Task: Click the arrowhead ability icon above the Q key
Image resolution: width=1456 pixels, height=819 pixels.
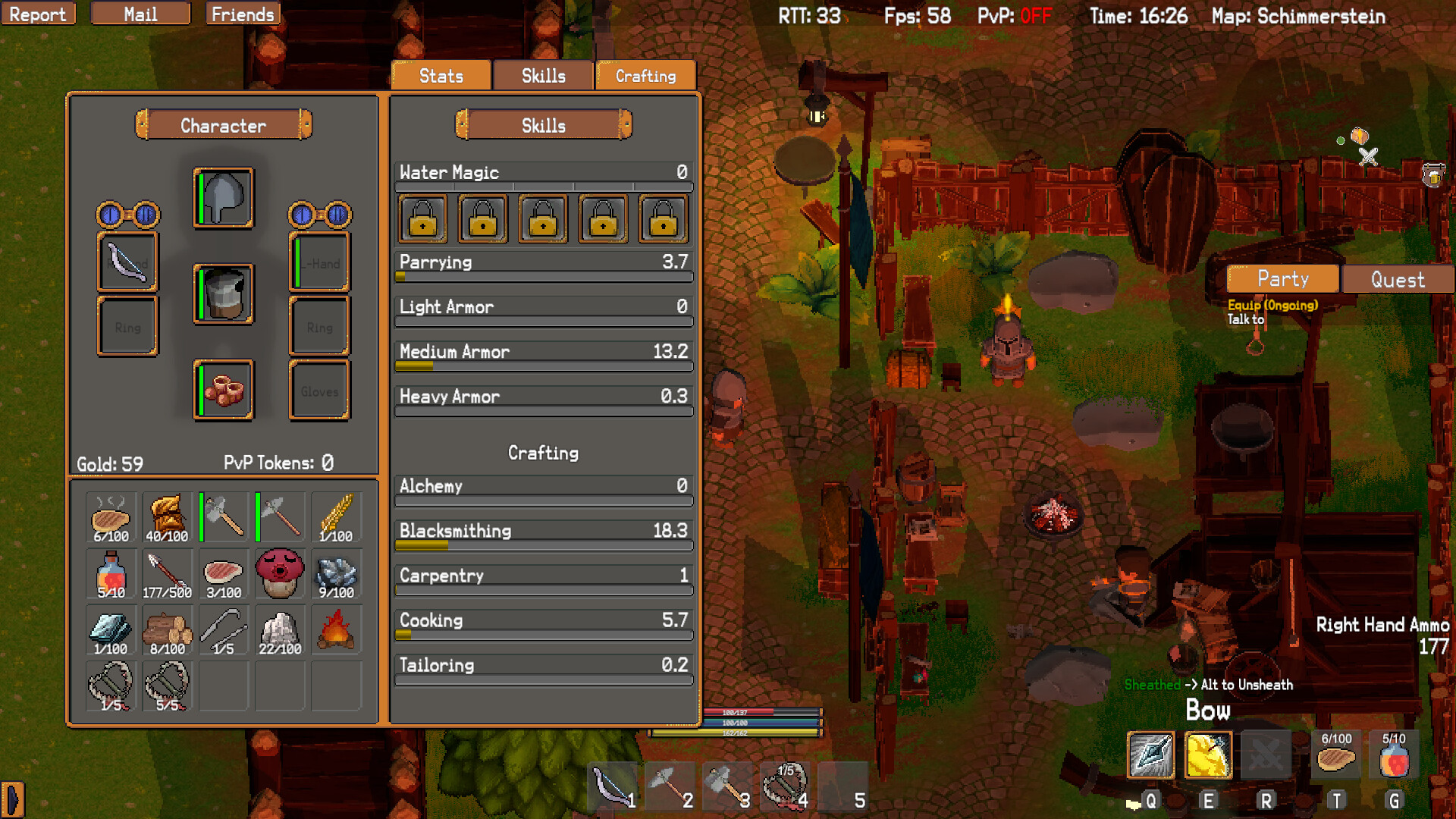Action: [1151, 755]
